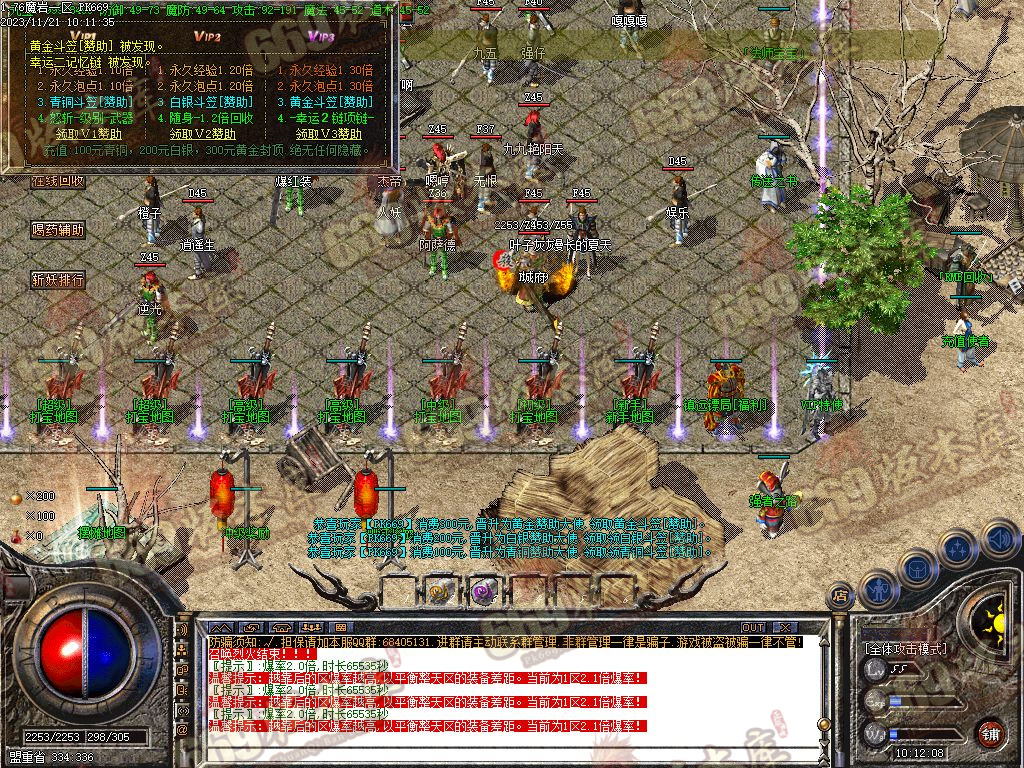The image size is (1024, 768).
Task: Select the snail shell item in the belt
Action: click(x=441, y=591)
